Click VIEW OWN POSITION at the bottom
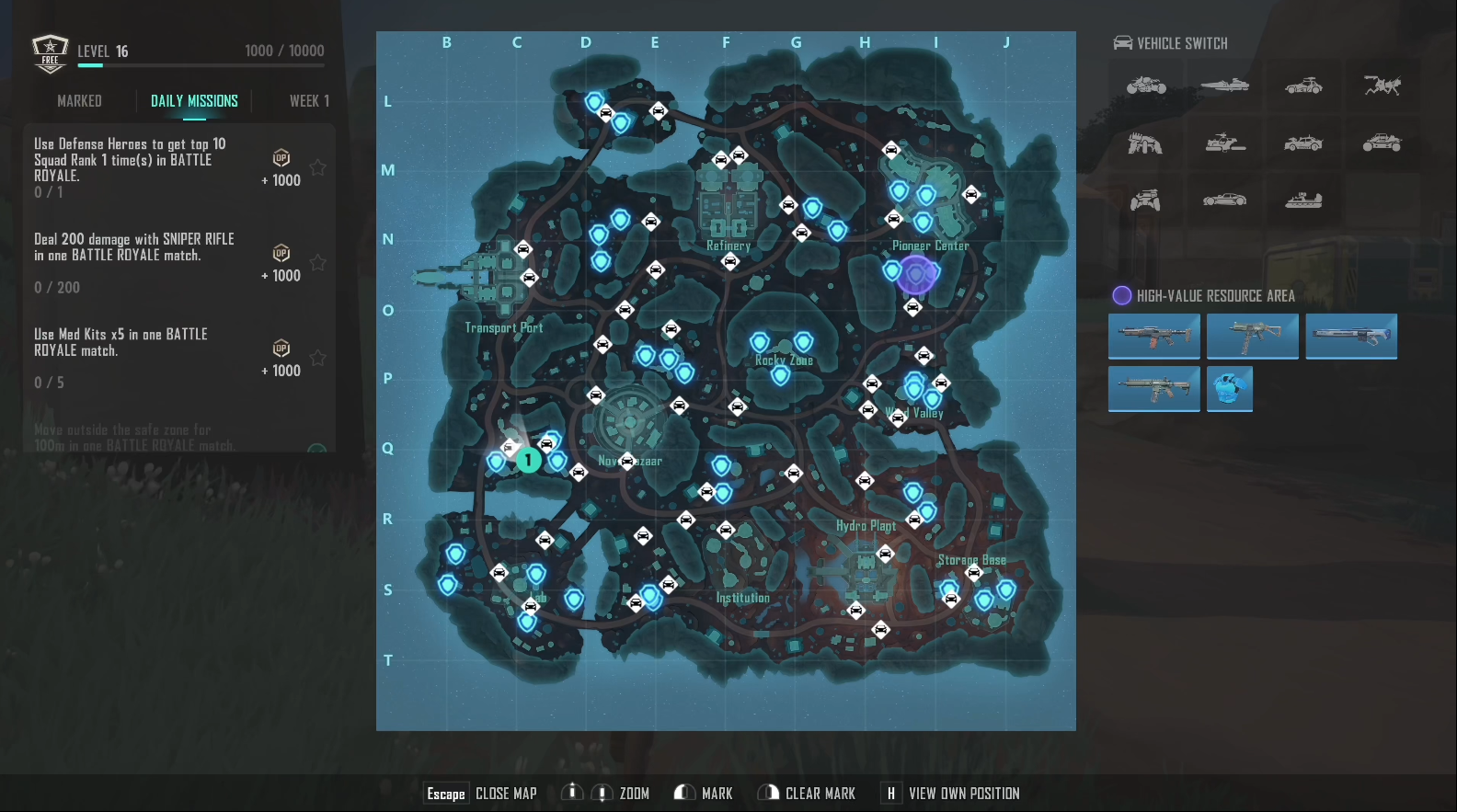This screenshot has width=1457, height=812. [x=964, y=792]
